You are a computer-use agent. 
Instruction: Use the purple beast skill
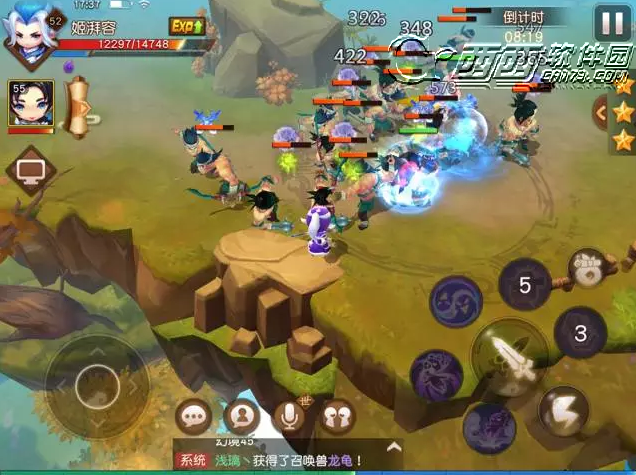[436, 374]
